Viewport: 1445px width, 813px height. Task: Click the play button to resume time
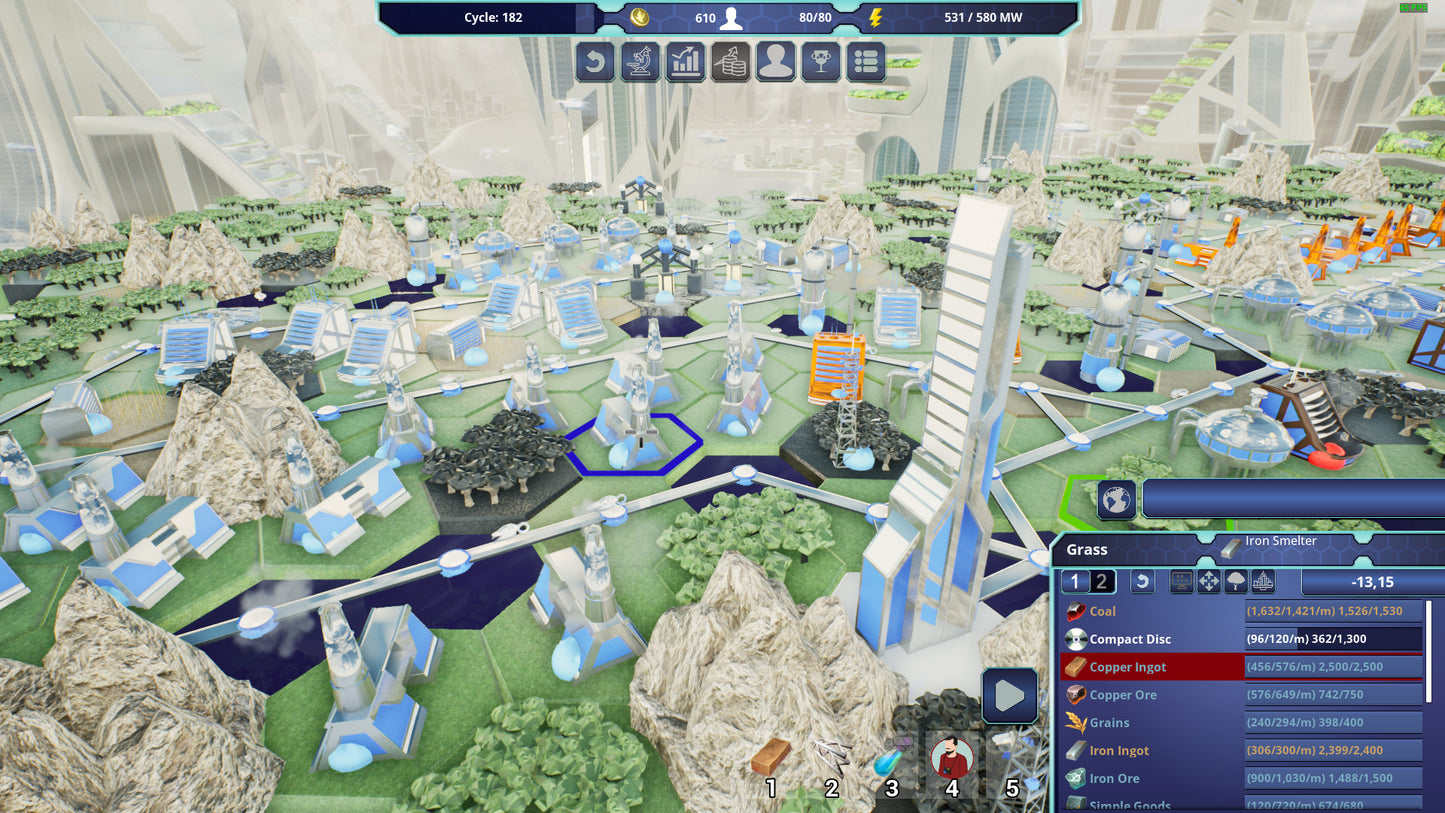(x=1009, y=695)
